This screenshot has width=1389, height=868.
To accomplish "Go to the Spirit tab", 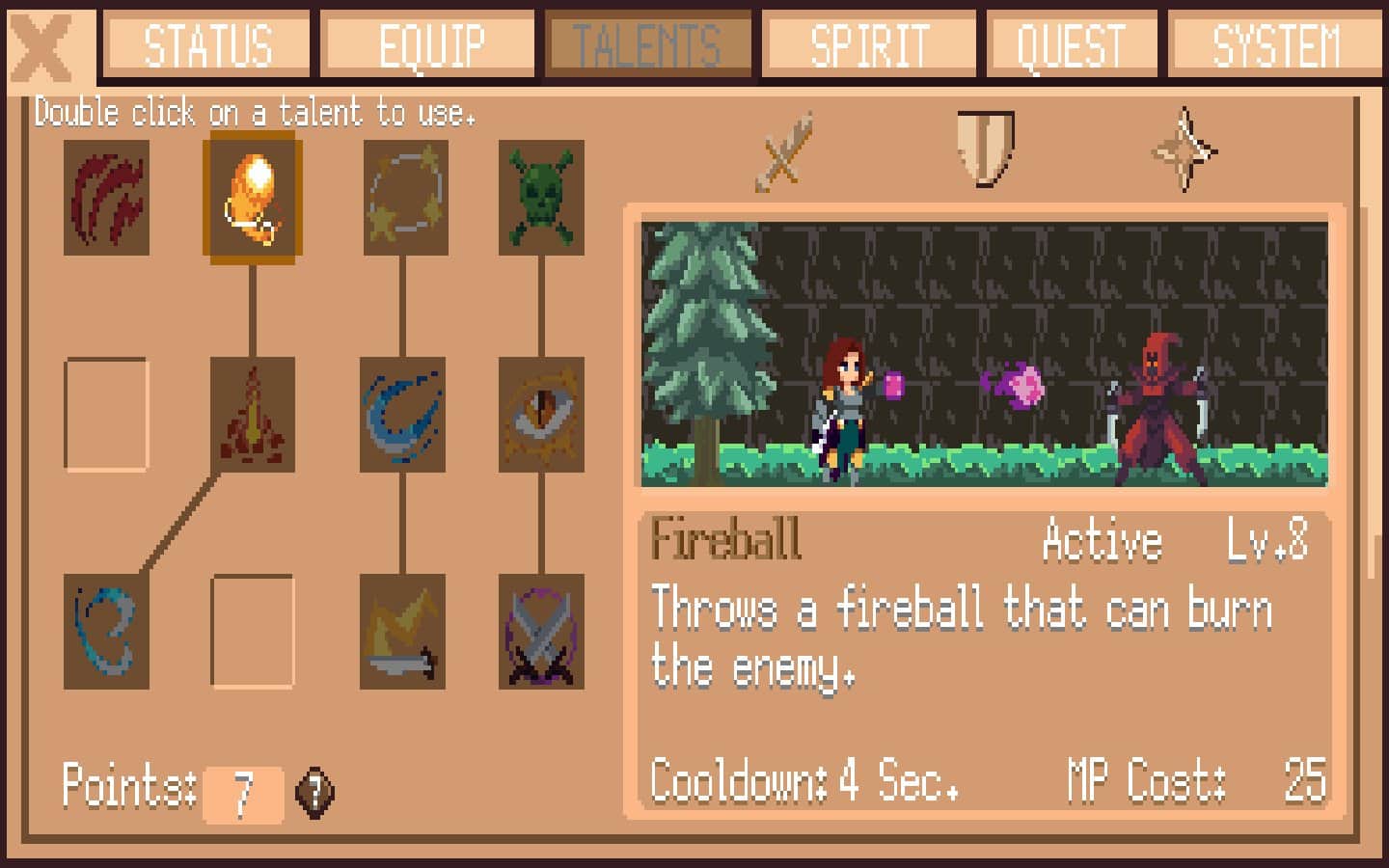I will tap(869, 45).
